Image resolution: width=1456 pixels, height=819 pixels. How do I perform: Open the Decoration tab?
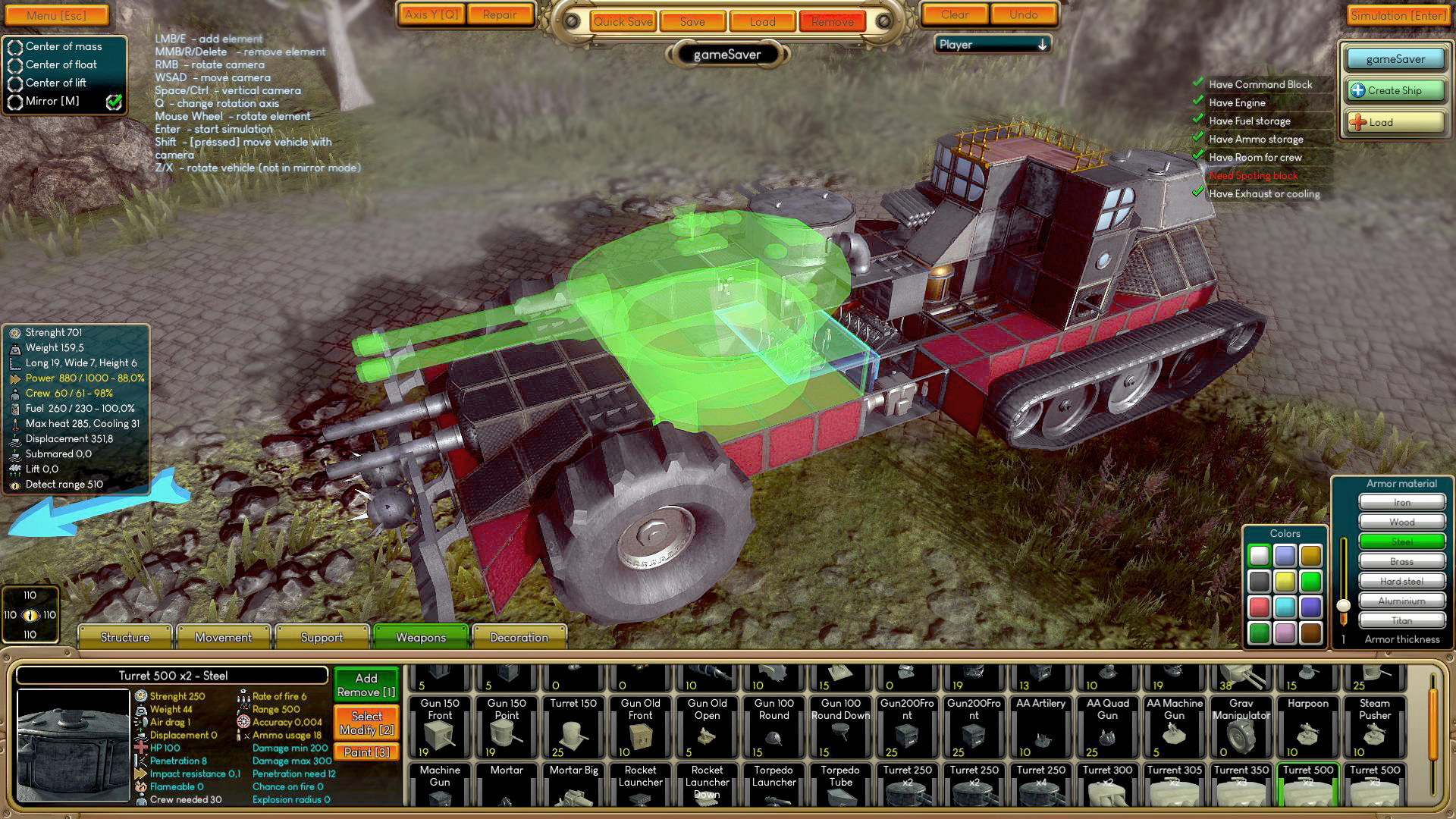pyautogui.click(x=519, y=638)
